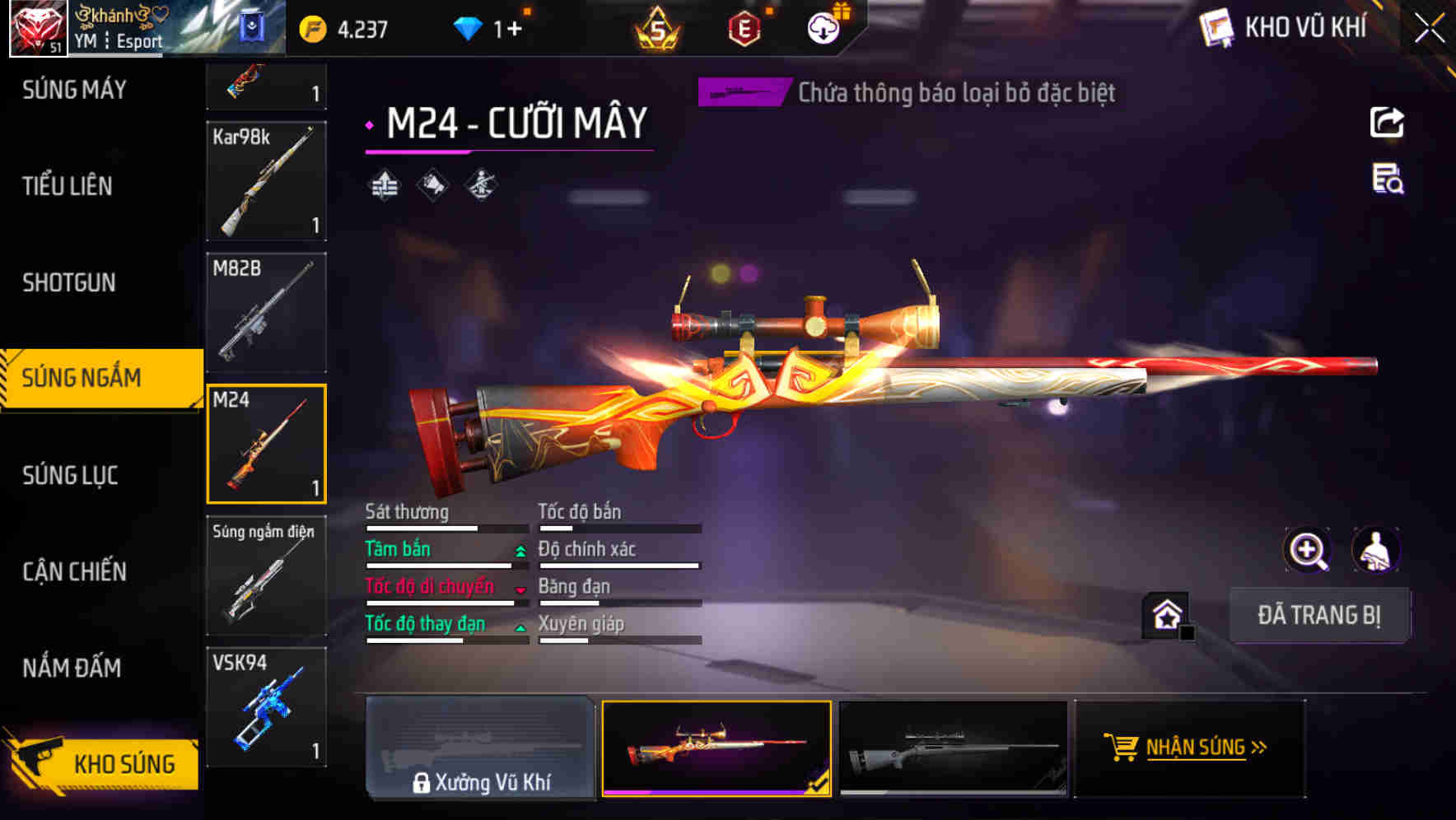The image size is (1456, 820).
Task: Open KHO SÚNG gun inventory
Action: coord(124,763)
